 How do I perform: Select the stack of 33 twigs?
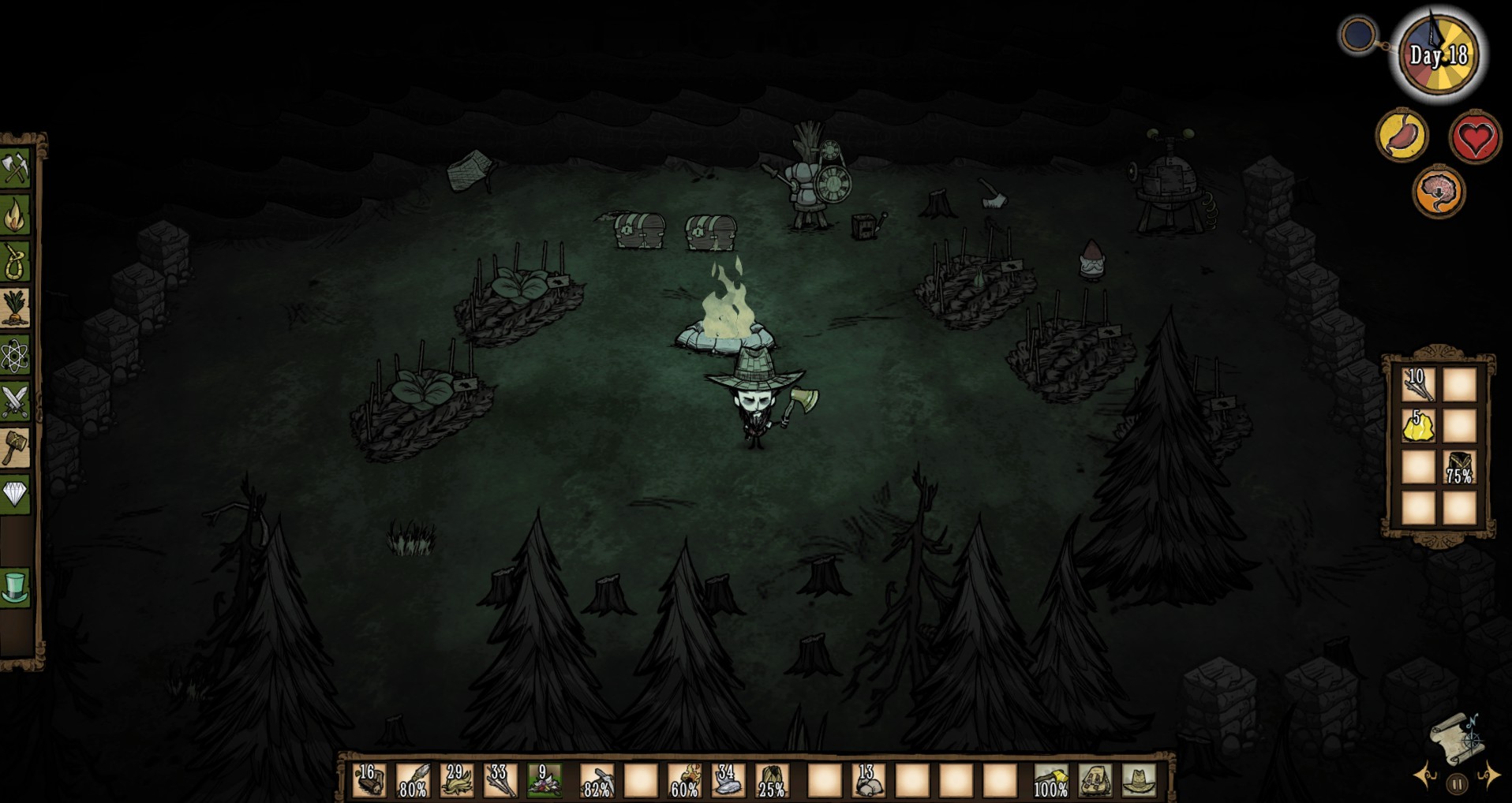click(500, 779)
